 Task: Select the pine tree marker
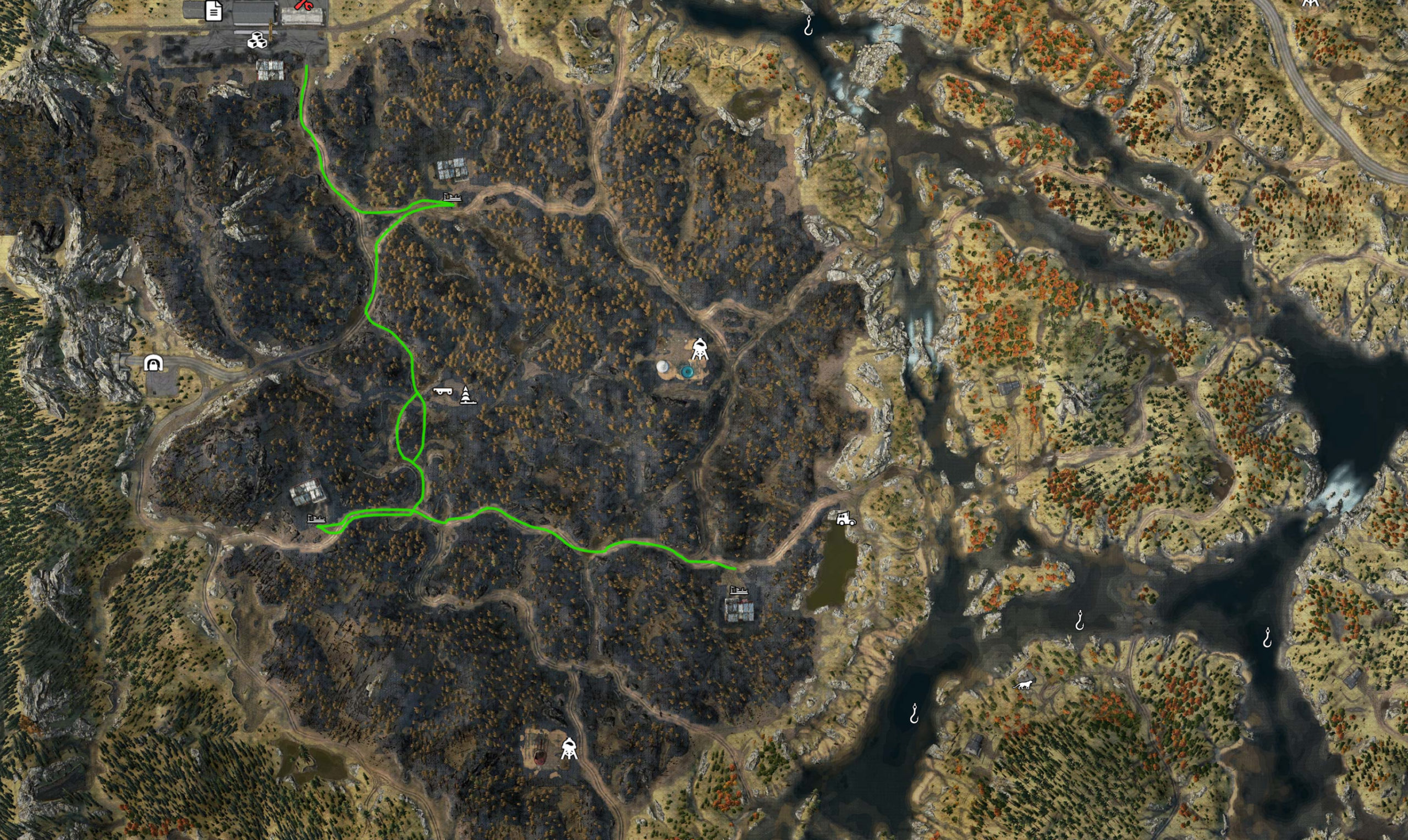coord(466,395)
